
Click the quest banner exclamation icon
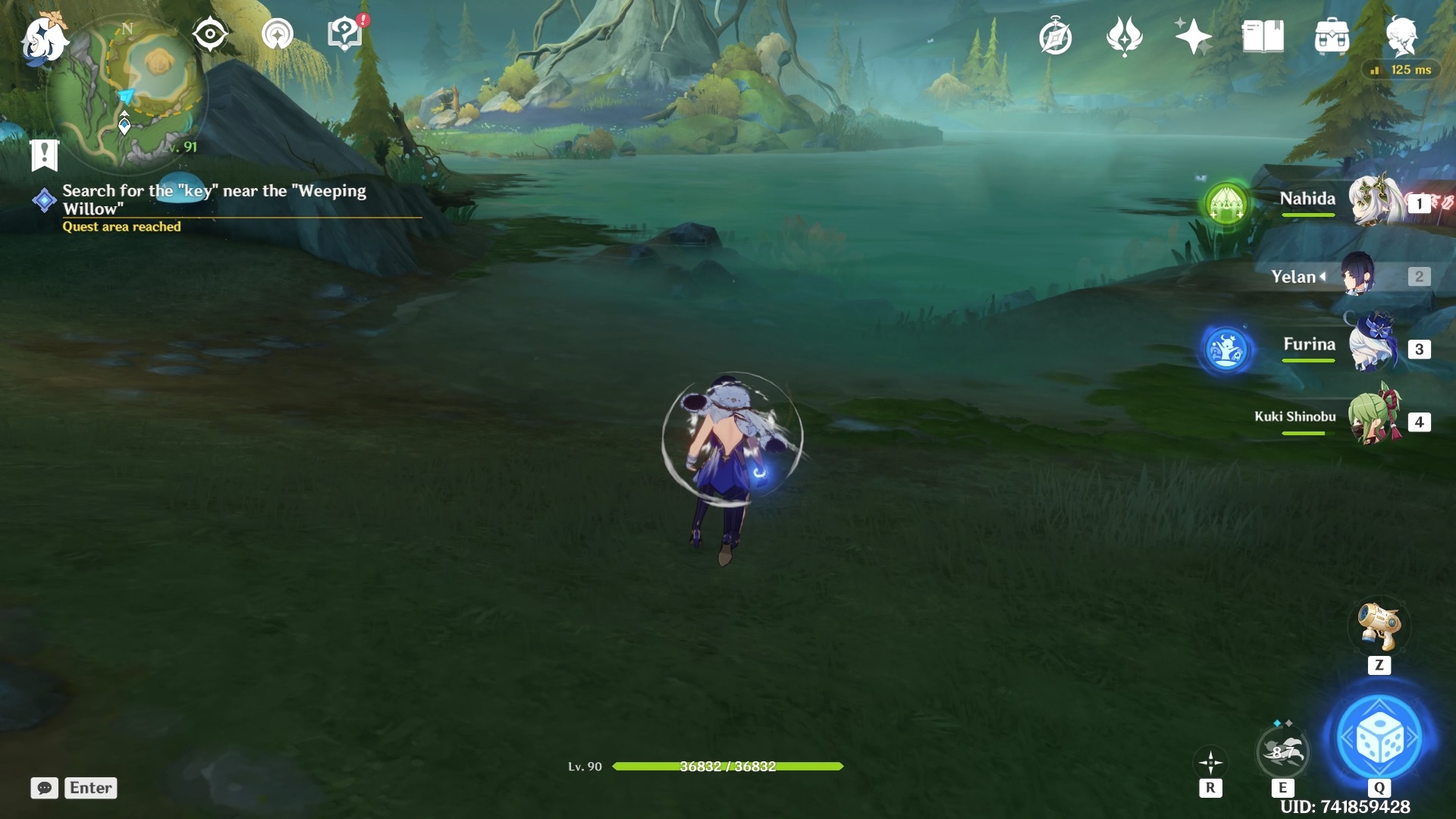[45, 155]
